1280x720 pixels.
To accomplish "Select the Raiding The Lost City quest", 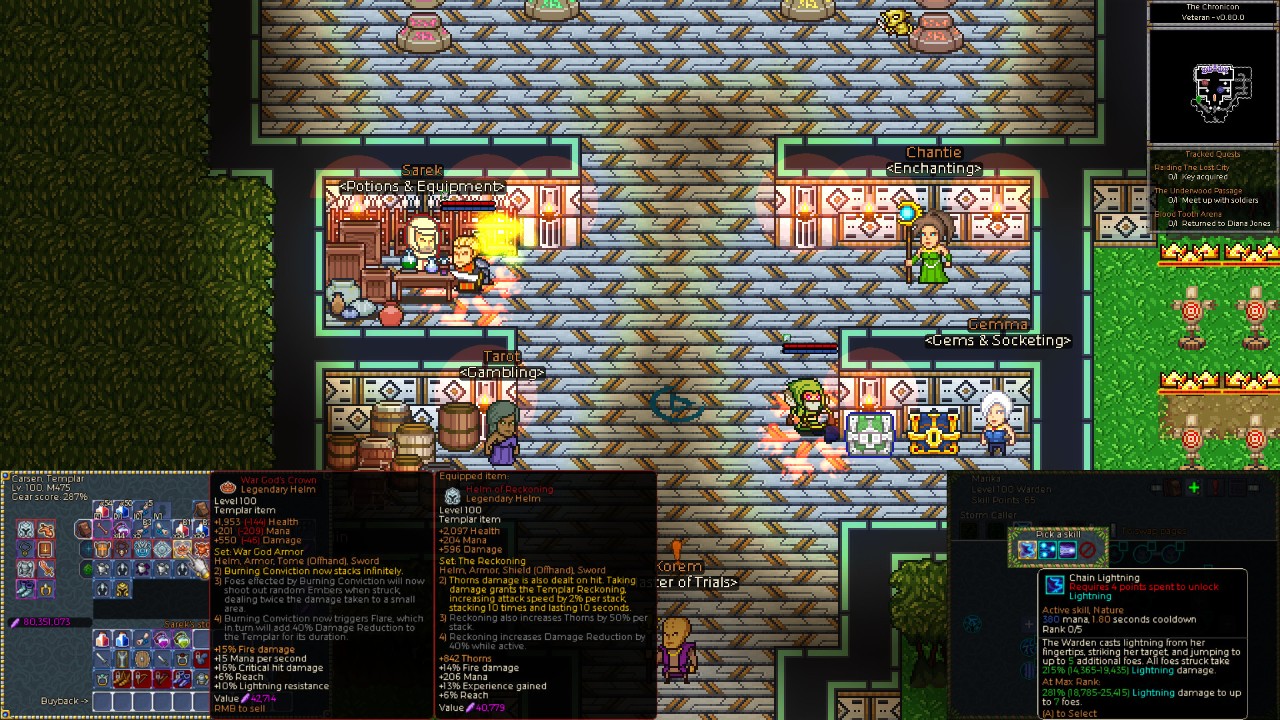I will coord(1192,168).
